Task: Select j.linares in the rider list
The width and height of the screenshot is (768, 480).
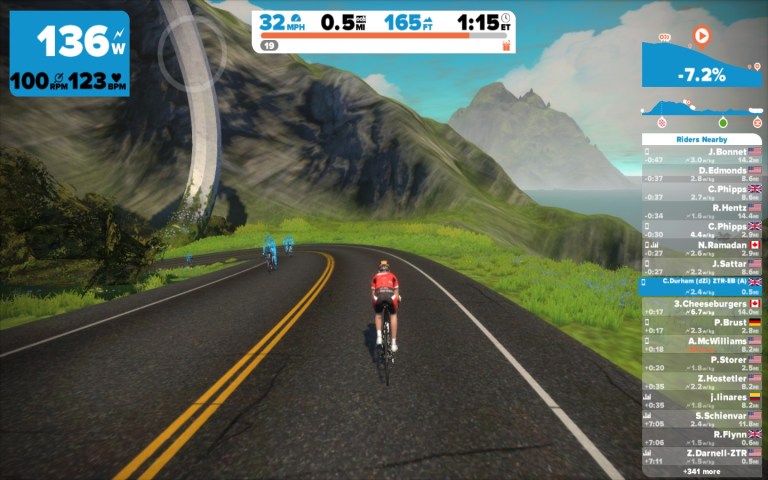Action: pos(702,400)
